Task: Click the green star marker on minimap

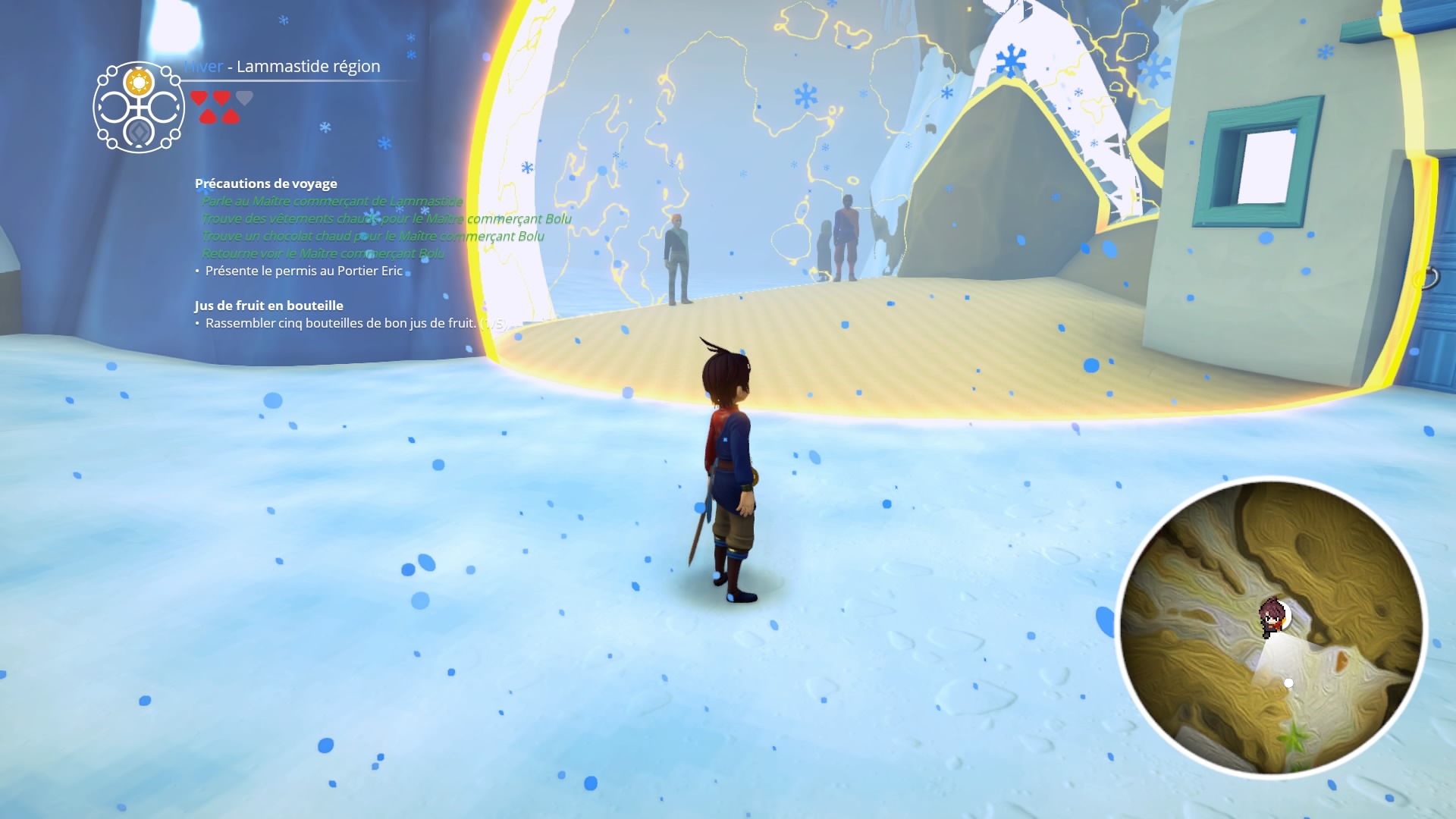Action: point(1293,735)
